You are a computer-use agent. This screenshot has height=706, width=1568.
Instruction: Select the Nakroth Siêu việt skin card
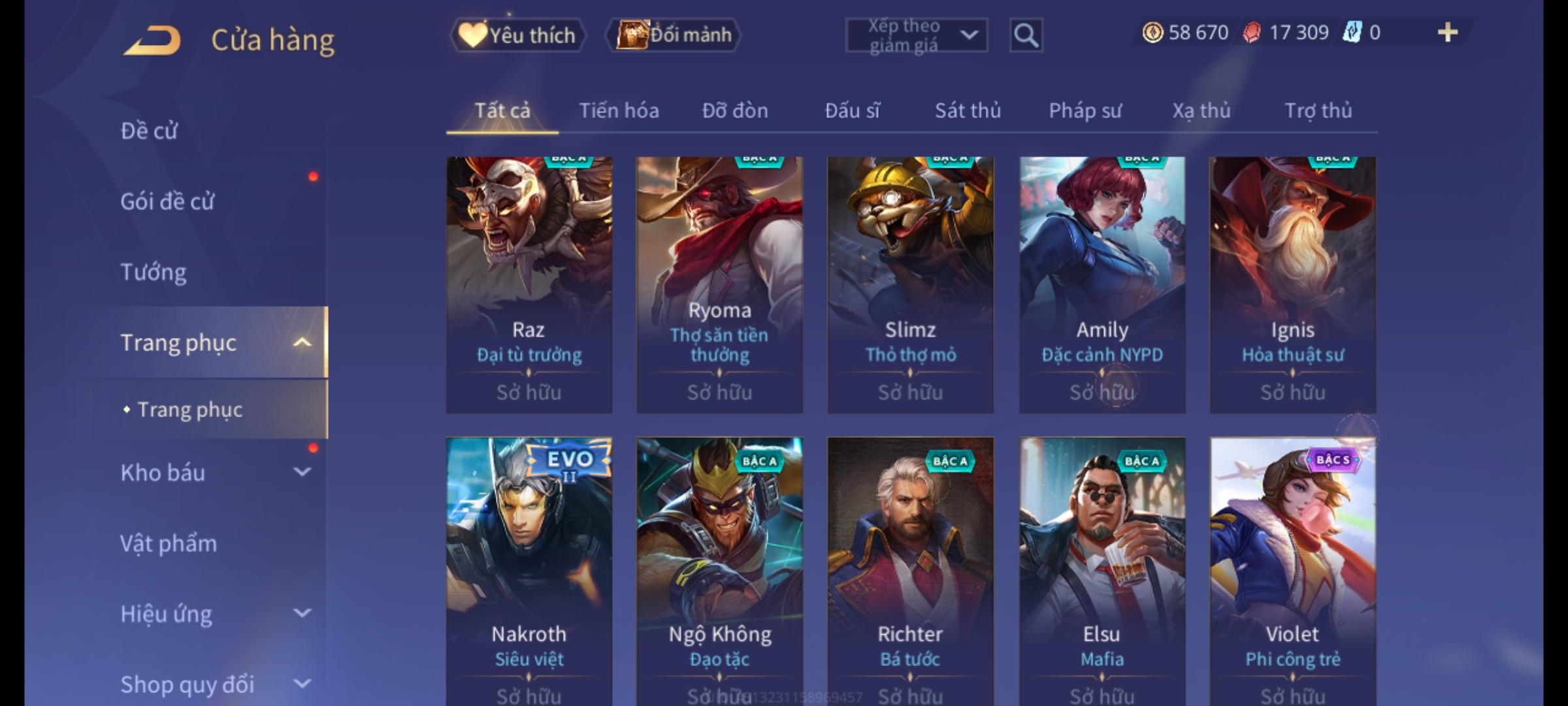coord(529,569)
